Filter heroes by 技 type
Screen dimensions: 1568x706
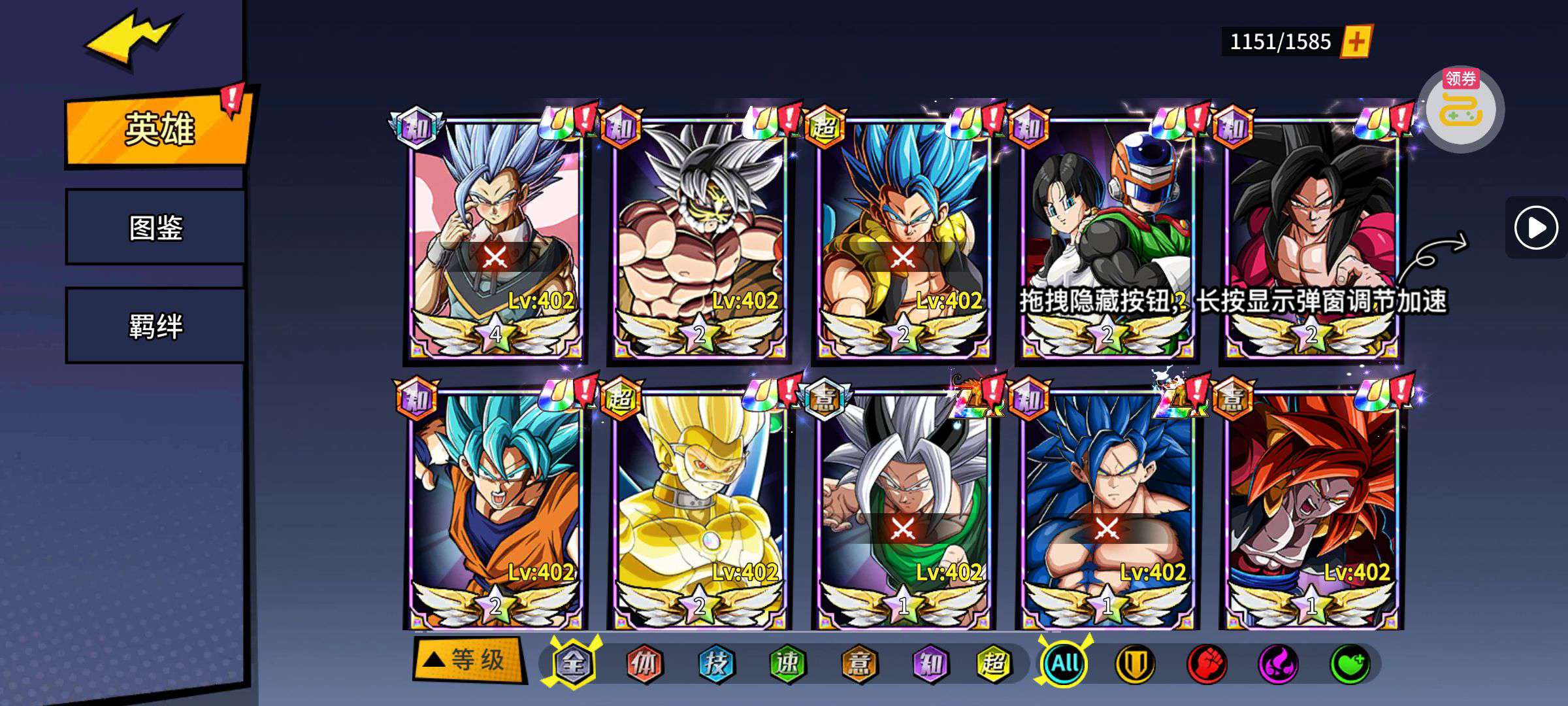[x=716, y=664]
